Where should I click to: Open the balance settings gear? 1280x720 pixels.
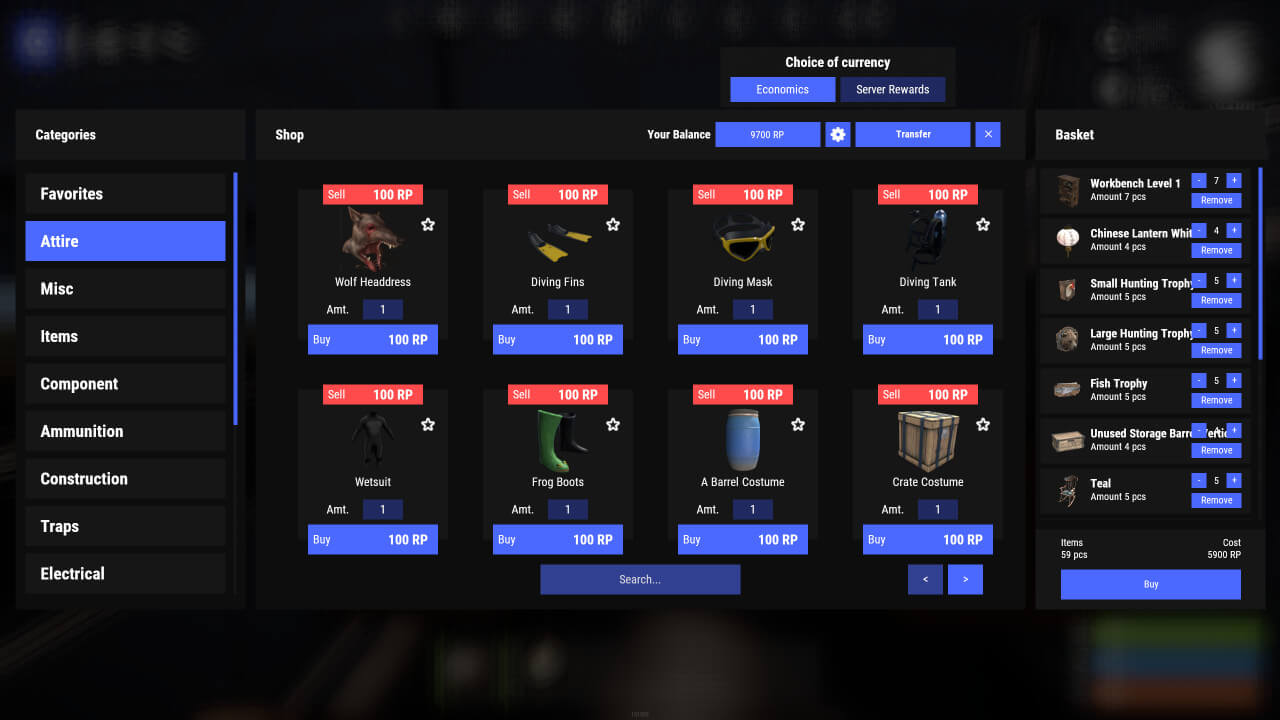click(837, 134)
